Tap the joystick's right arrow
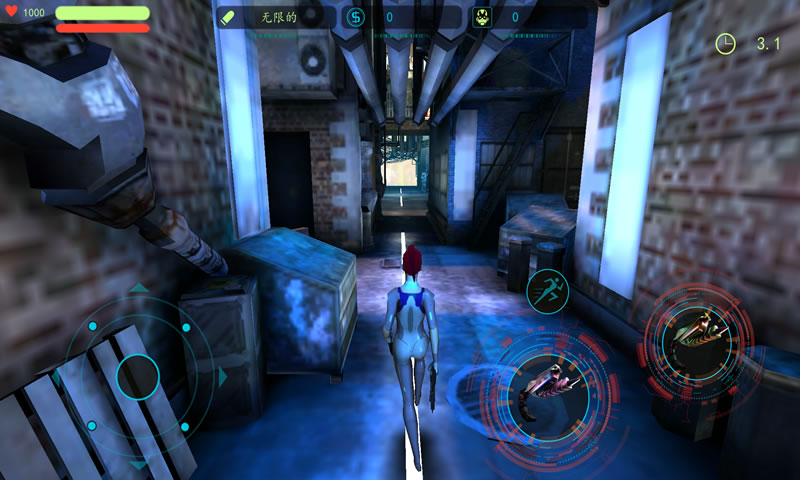This screenshot has width=800, height=480. [223, 377]
